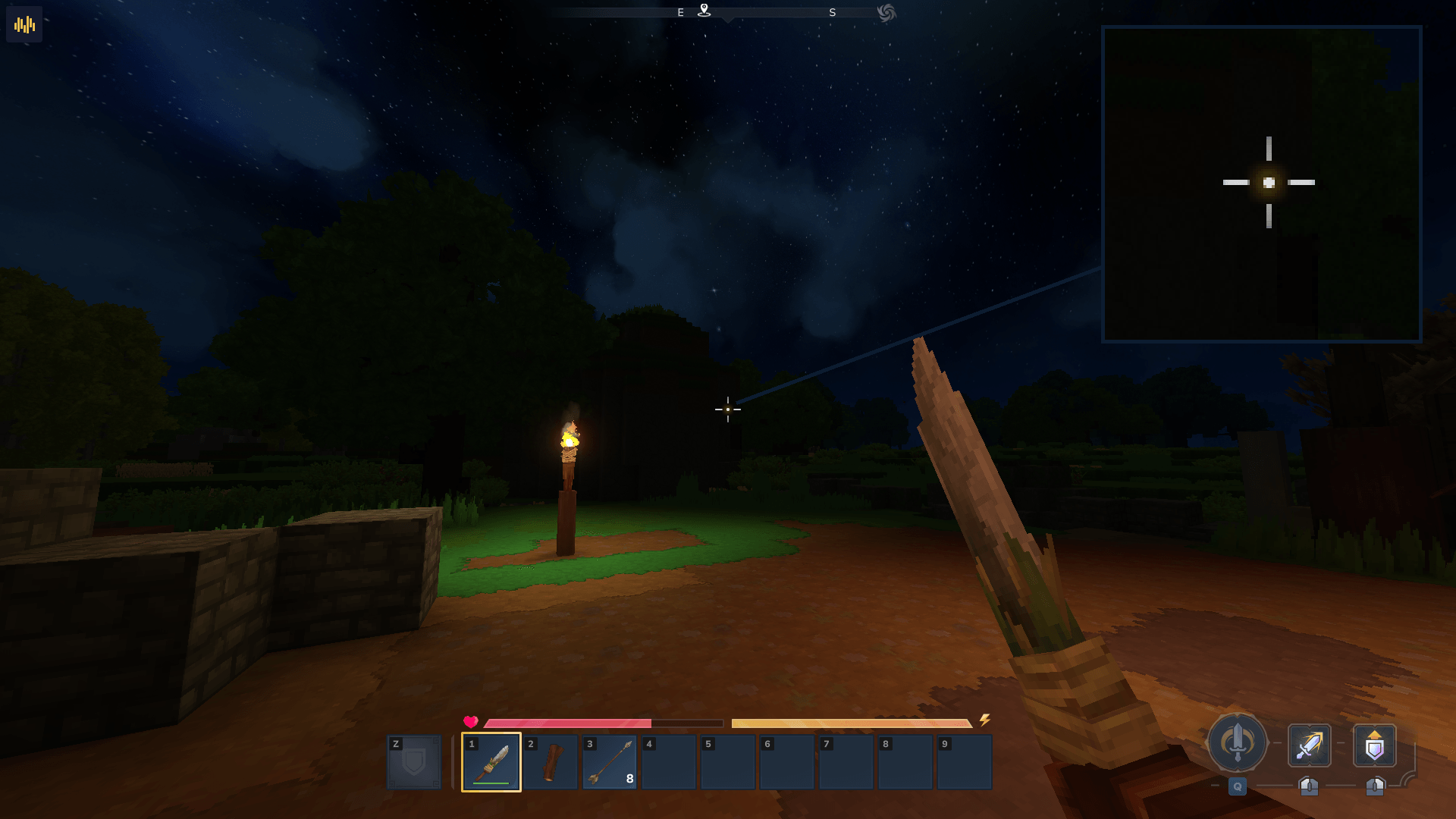Activate the circular sword signature ability
Image resolution: width=1456 pixels, height=819 pixels.
[x=1237, y=743]
